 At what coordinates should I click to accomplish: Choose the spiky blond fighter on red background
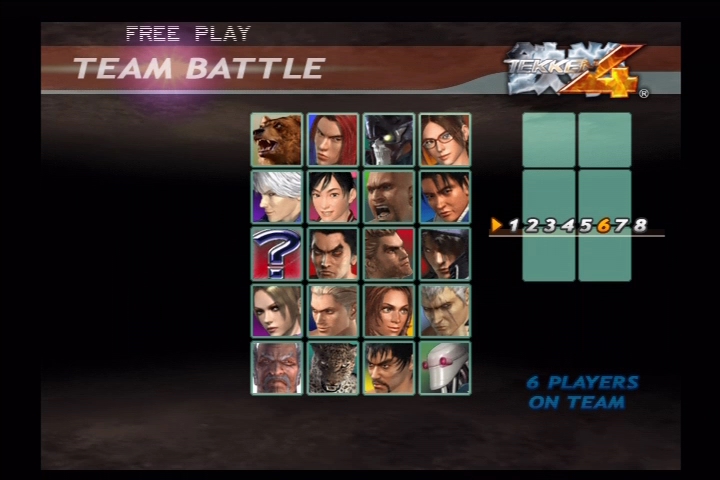pos(388,254)
